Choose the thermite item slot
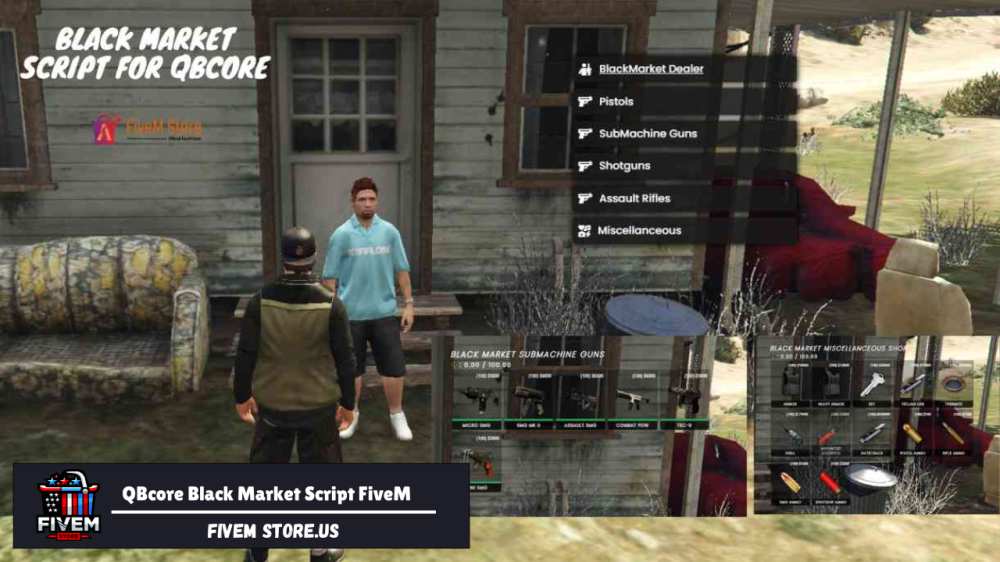1000x562 pixels. point(954,385)
